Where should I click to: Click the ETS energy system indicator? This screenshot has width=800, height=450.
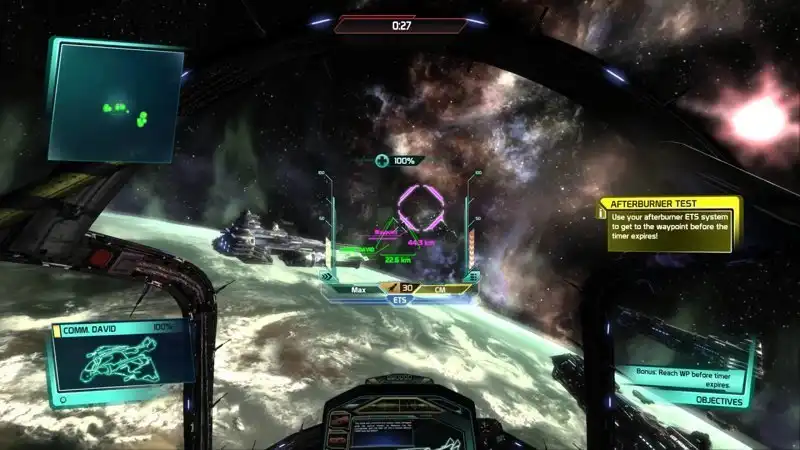click(x=400, y=298)
